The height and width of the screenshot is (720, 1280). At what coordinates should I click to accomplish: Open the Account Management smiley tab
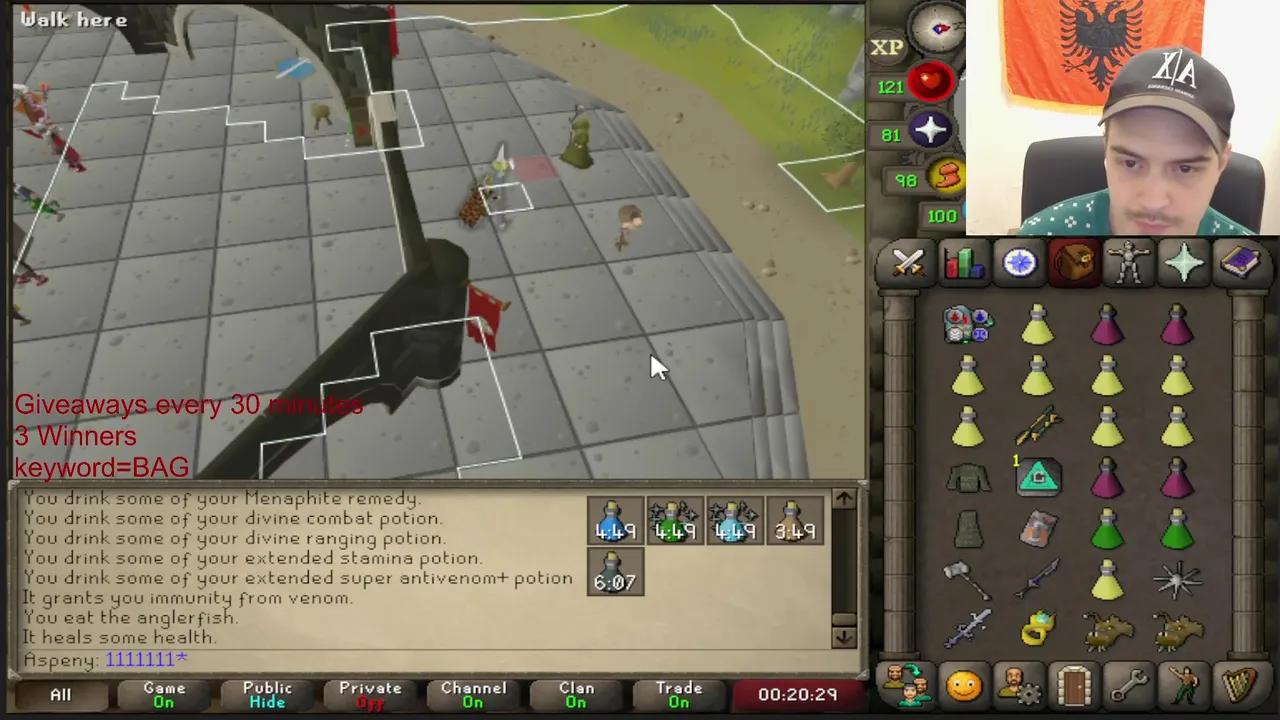(x=962, y=685)
